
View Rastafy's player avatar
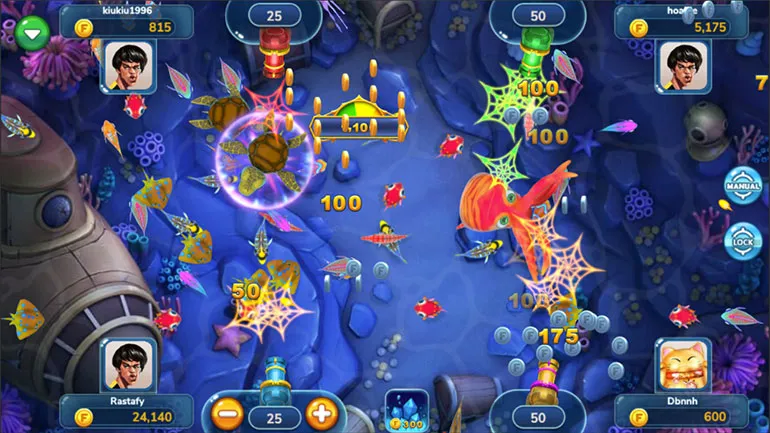coord(127,364)
